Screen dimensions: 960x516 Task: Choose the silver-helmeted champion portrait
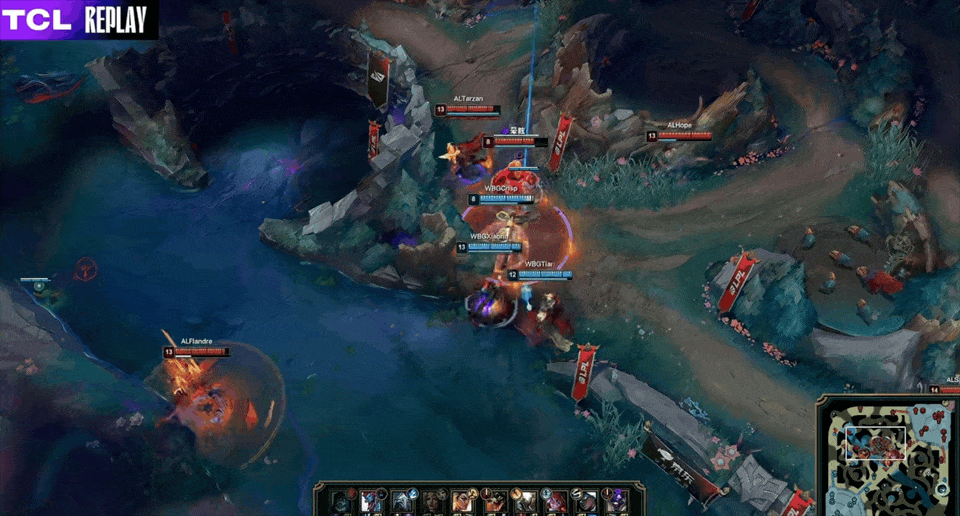pyautogui.click(x=402, y=502)
